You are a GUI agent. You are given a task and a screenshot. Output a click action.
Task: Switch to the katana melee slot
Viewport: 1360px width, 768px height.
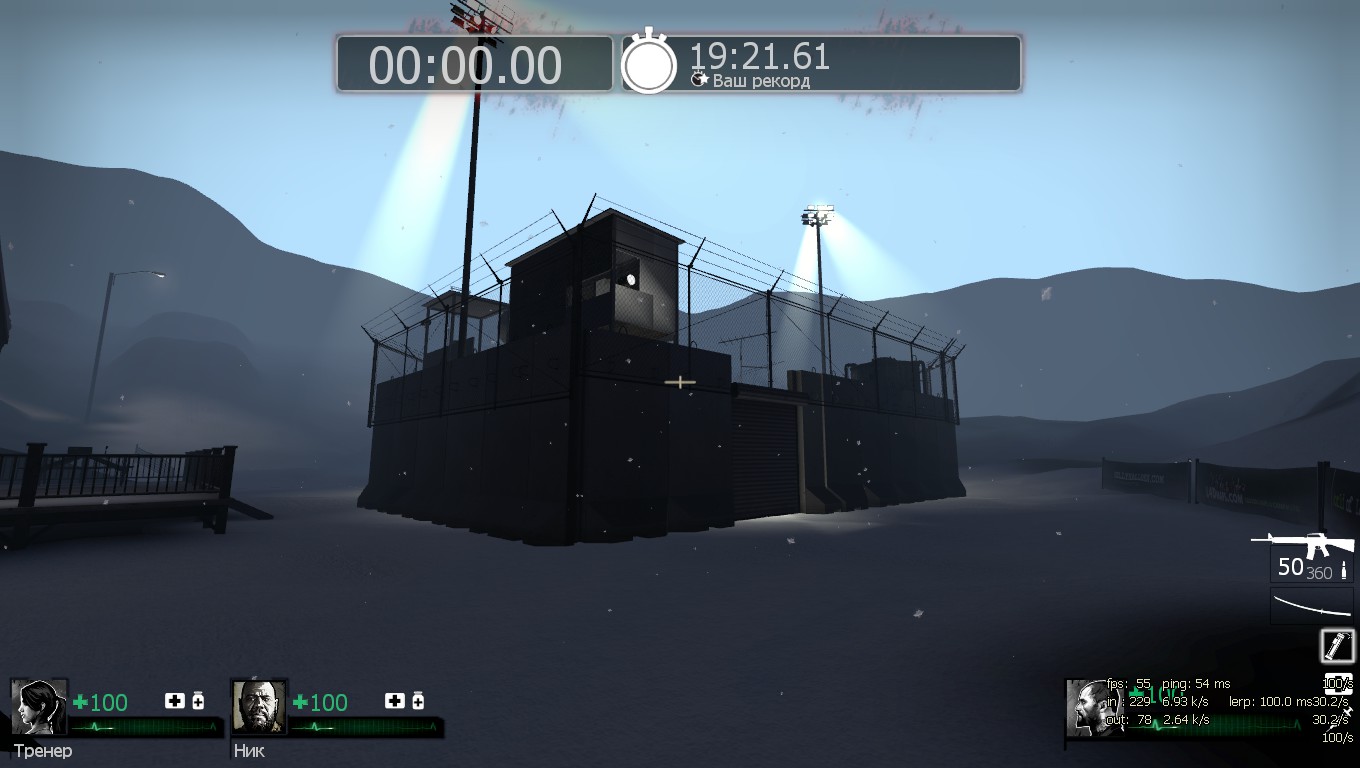tap(1312, 607)
